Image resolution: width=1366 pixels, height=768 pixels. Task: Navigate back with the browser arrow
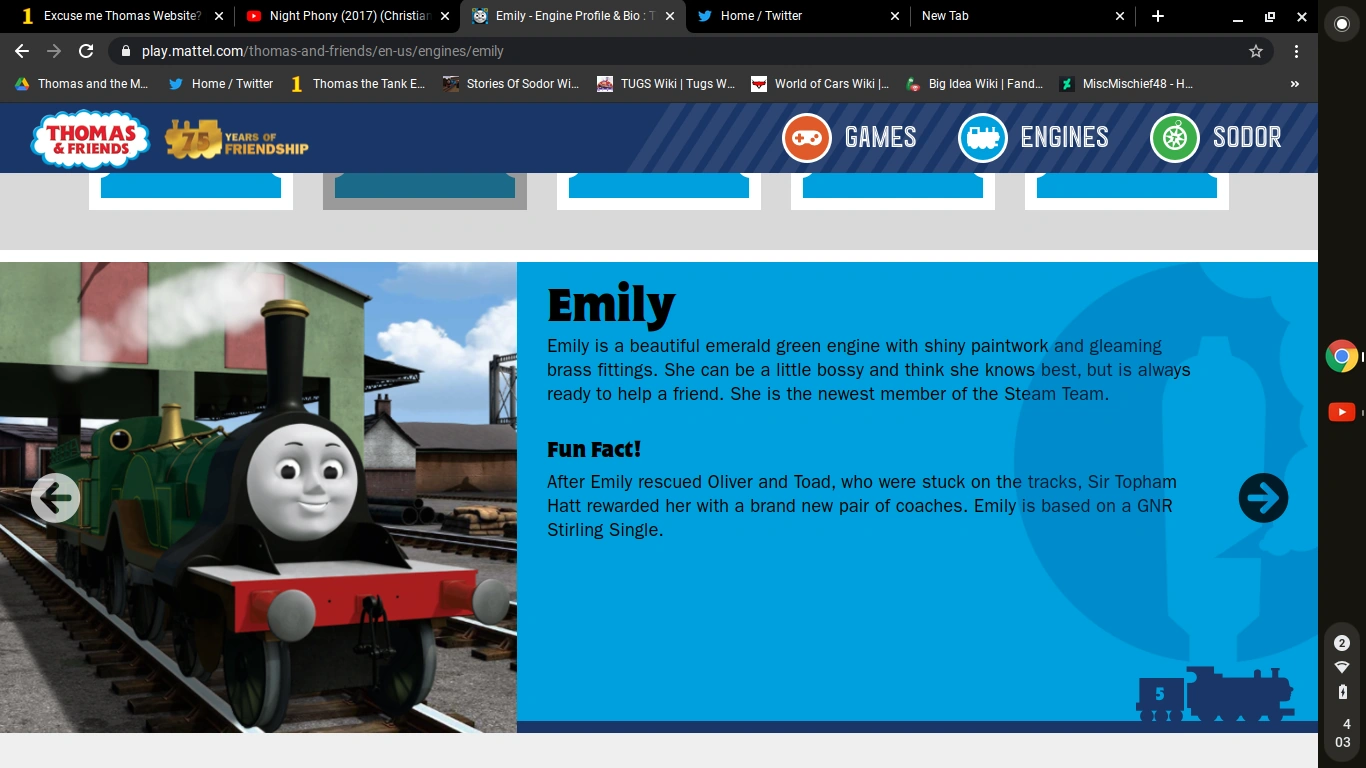[x=21, y=49]
